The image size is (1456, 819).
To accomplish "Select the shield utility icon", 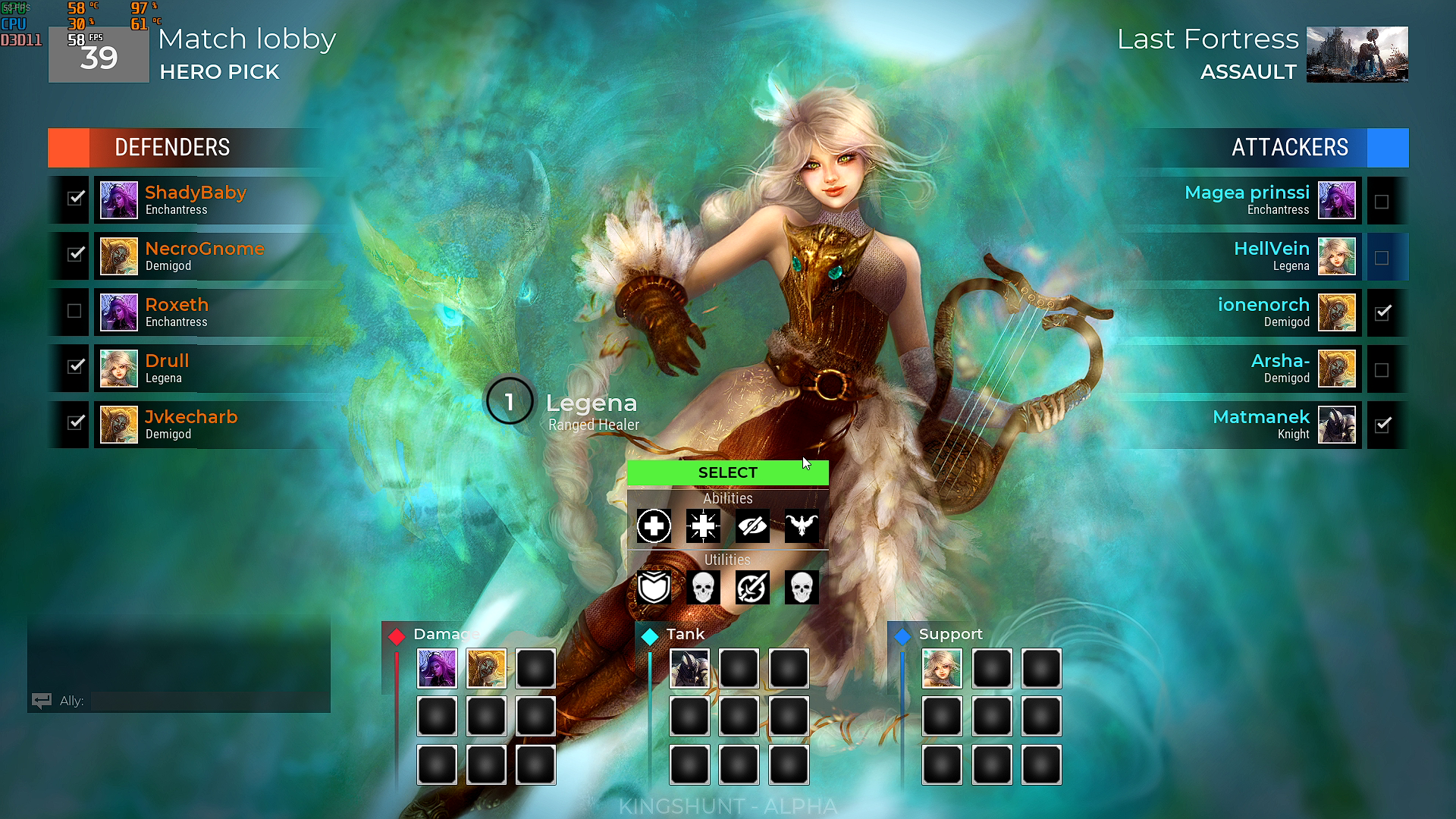I will (x=654, y=588).
